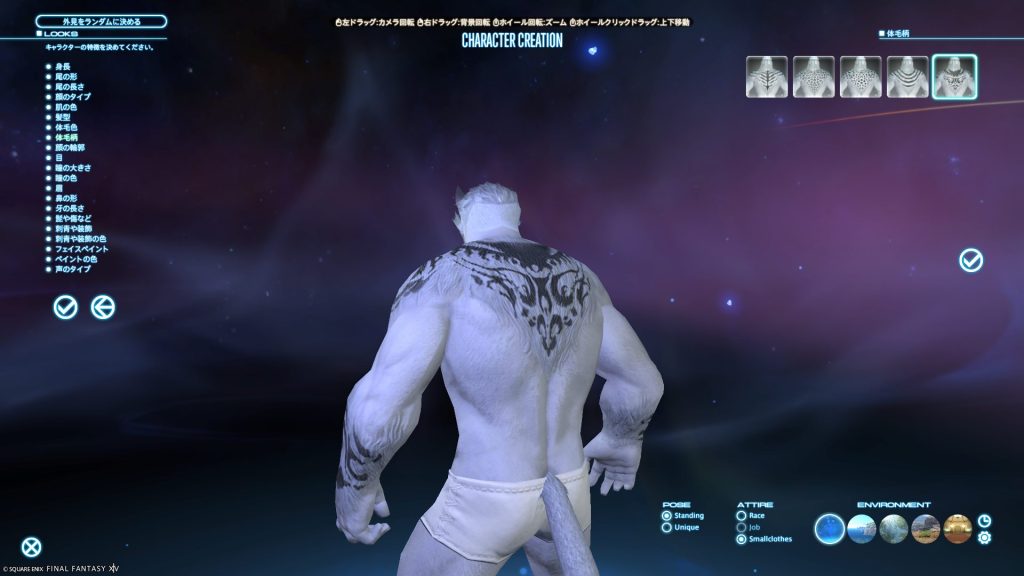Confirm the fur pattern with the right-side checkmark

(x=970, y=260)
